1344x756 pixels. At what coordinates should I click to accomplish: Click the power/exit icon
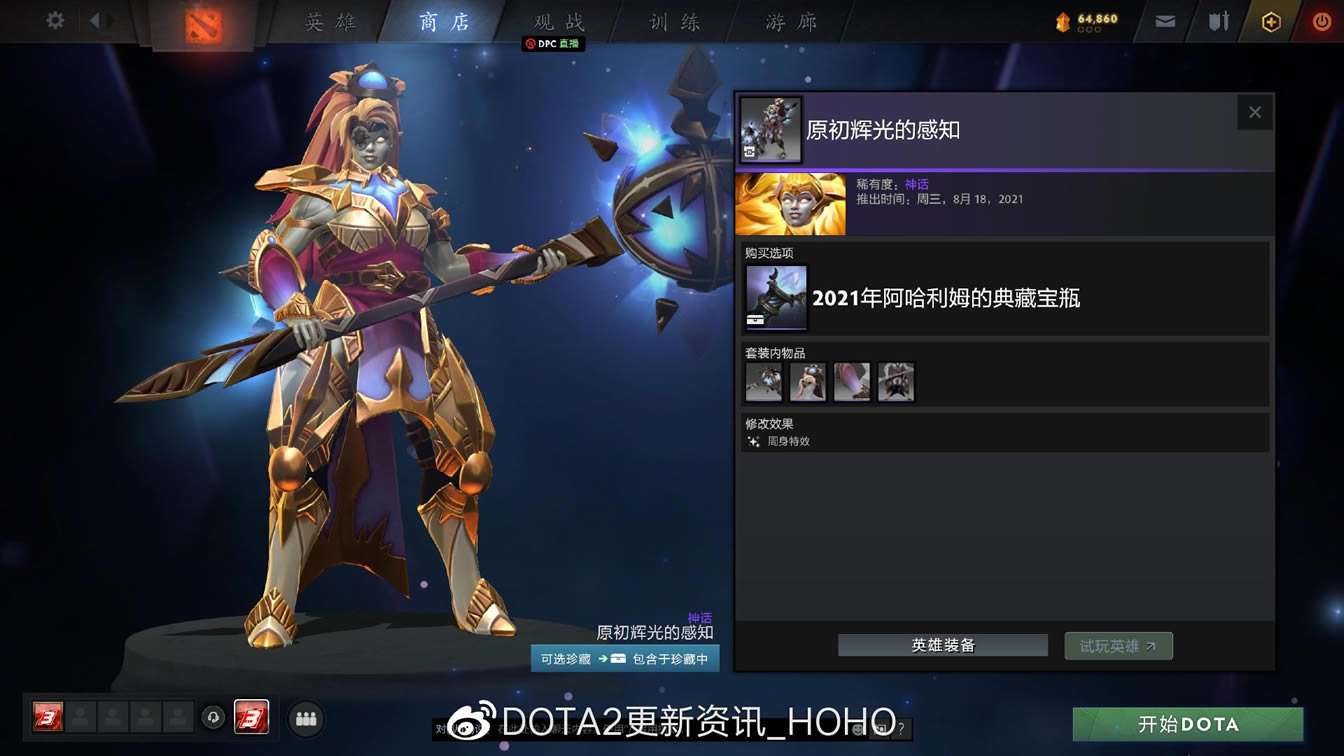click(x=1319, y=22)
